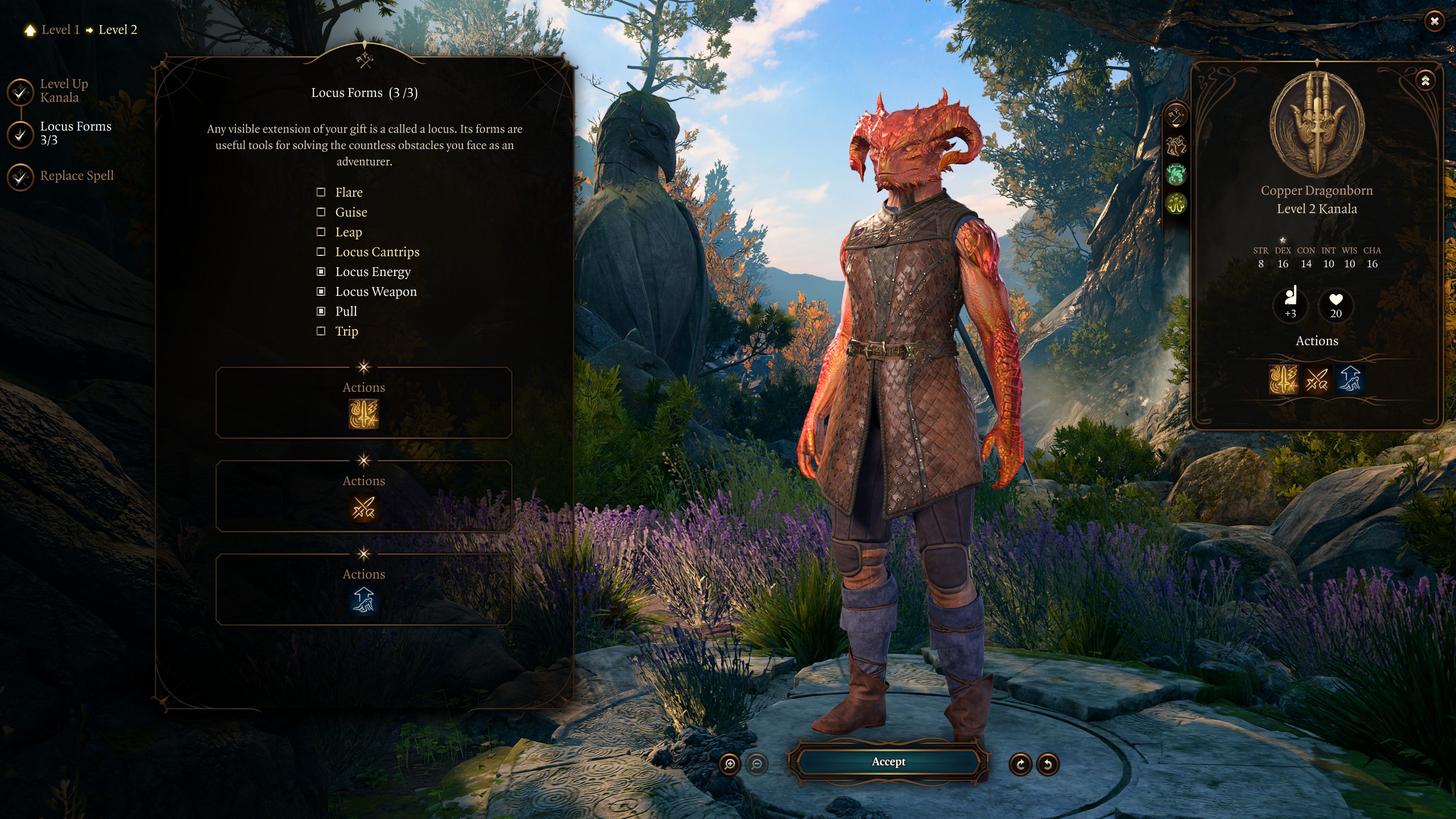
Task: Choose the Leap locus form
Action: [321, 232]
